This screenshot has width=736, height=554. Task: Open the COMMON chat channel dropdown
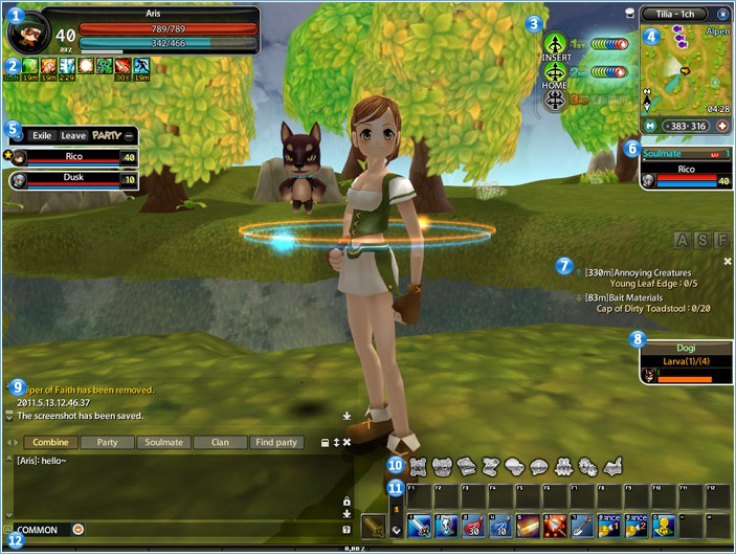click(78, 530)
